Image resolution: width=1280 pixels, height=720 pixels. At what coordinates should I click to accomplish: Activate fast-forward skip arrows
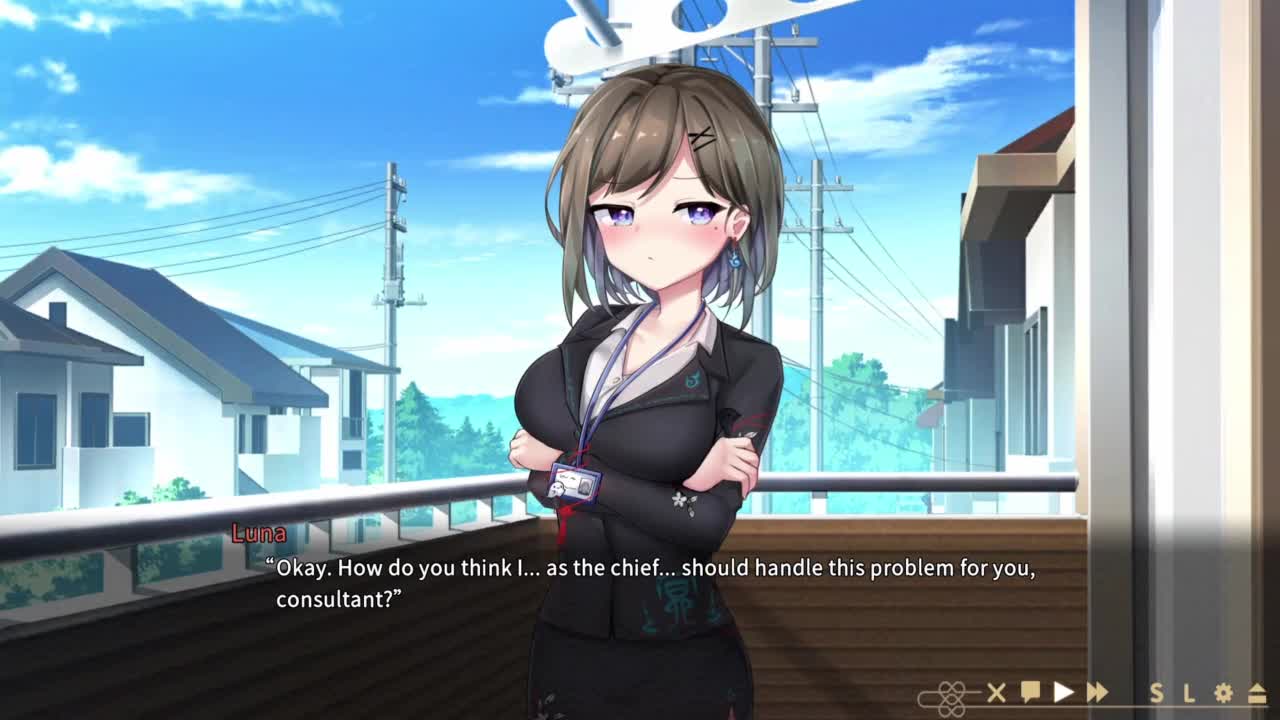coord(1097,692)
